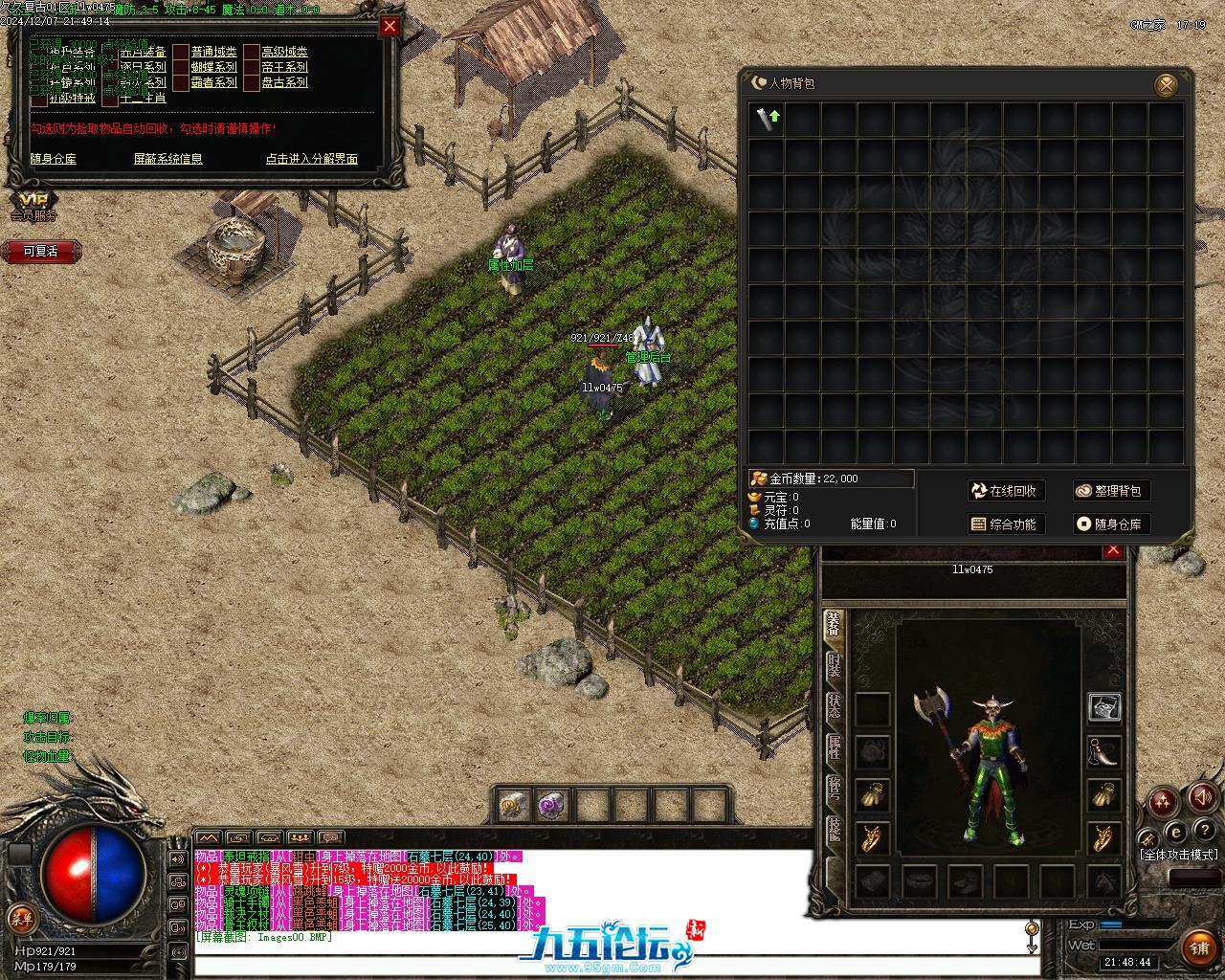Click the red 可复活 button
This screenshot has width=1225, height=980.
click(40, 251)
